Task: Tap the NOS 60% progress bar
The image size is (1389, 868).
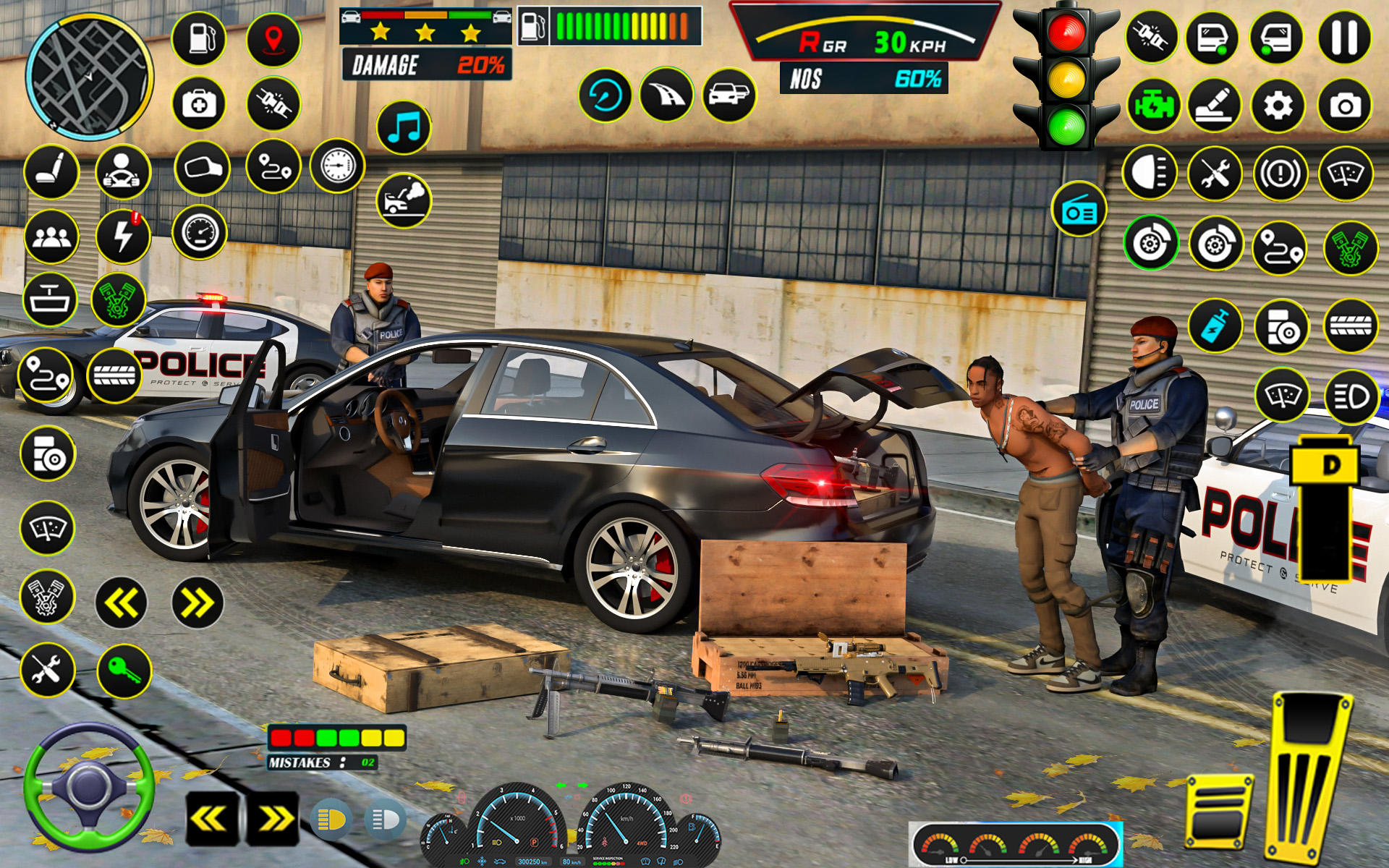Action: click(862, 76)
